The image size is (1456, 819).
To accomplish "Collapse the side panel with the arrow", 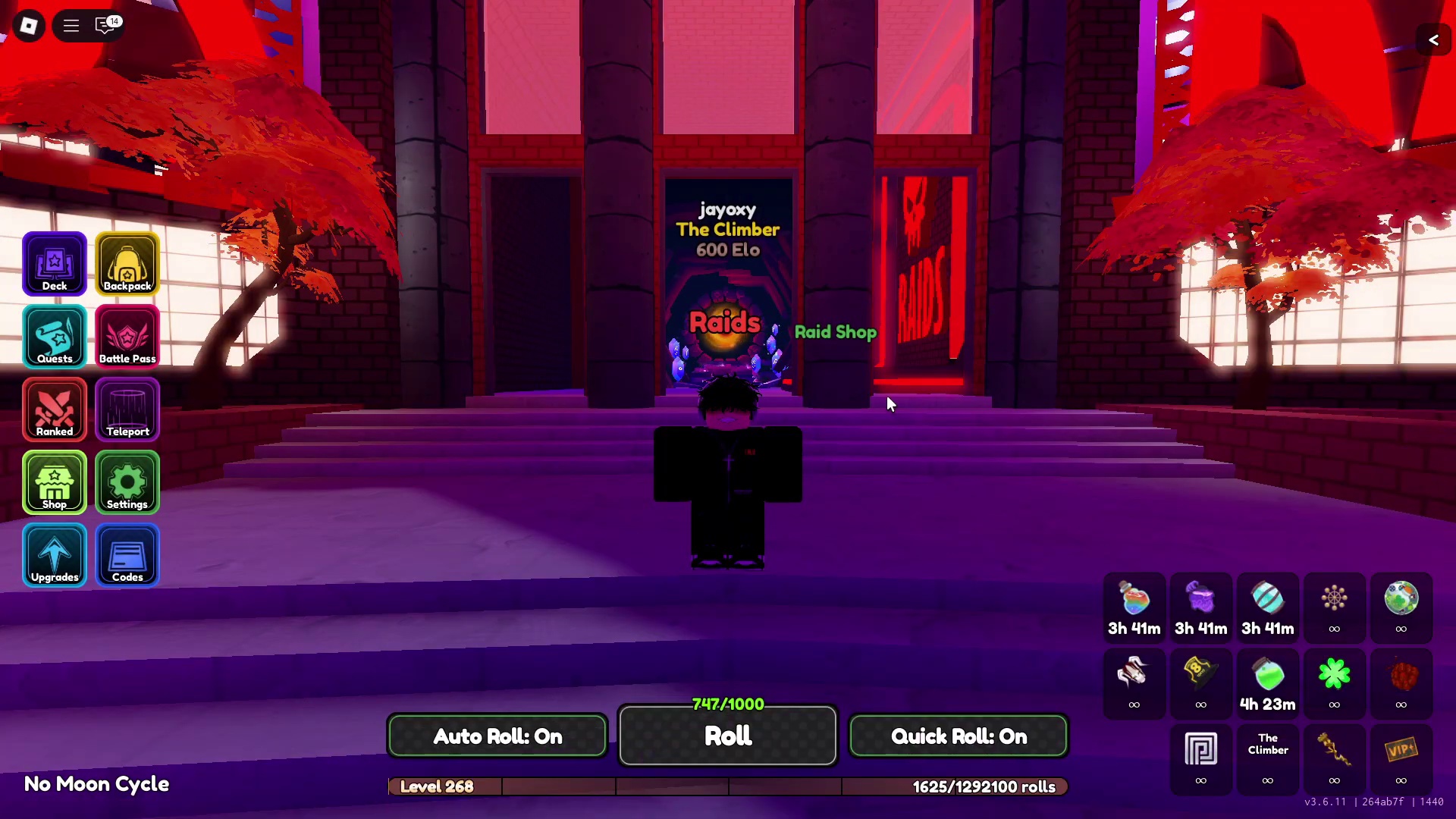I will [x=1433, y=40].
